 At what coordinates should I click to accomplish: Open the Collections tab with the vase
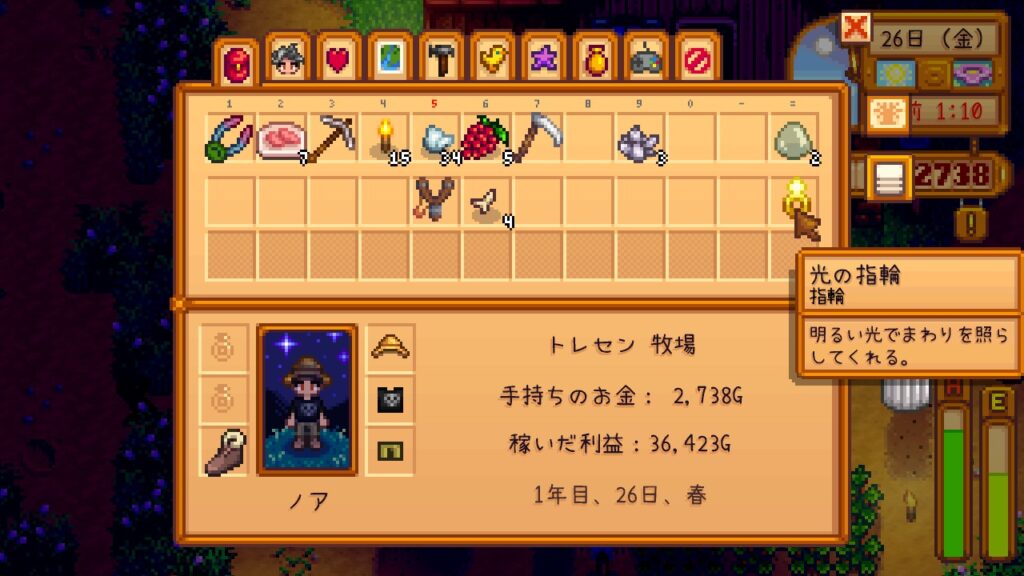(x=594, y=61)
